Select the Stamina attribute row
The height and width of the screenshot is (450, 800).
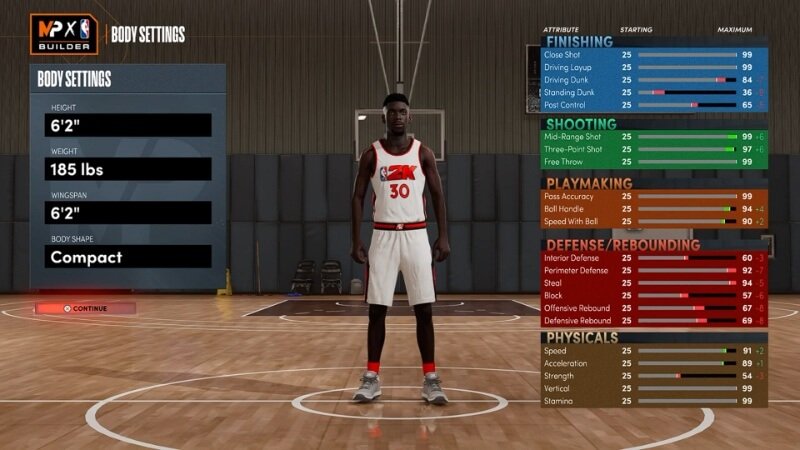pos(654,400)
